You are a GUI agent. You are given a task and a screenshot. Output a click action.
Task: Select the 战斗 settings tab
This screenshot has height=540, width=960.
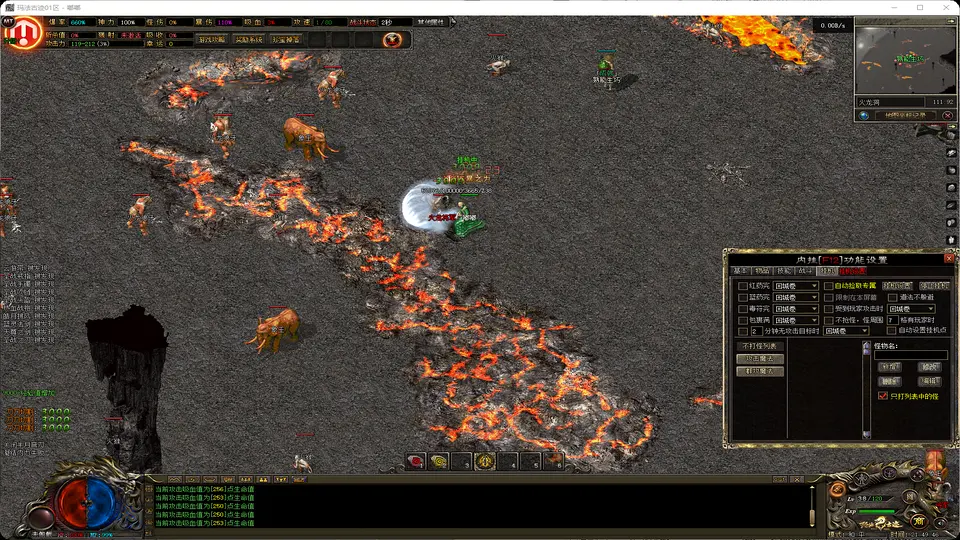point(805,271)
